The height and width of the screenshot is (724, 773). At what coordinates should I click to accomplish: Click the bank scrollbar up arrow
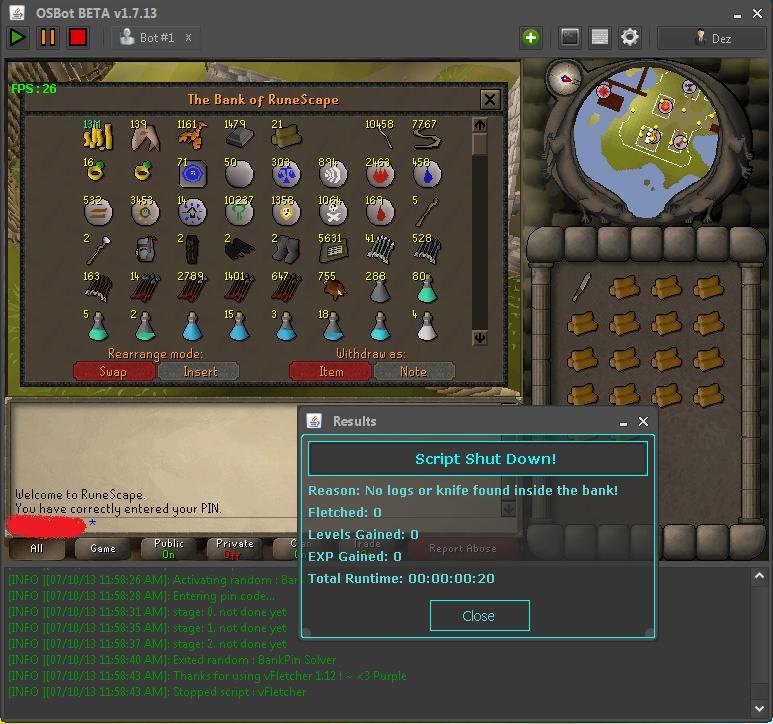pos(480,125)
